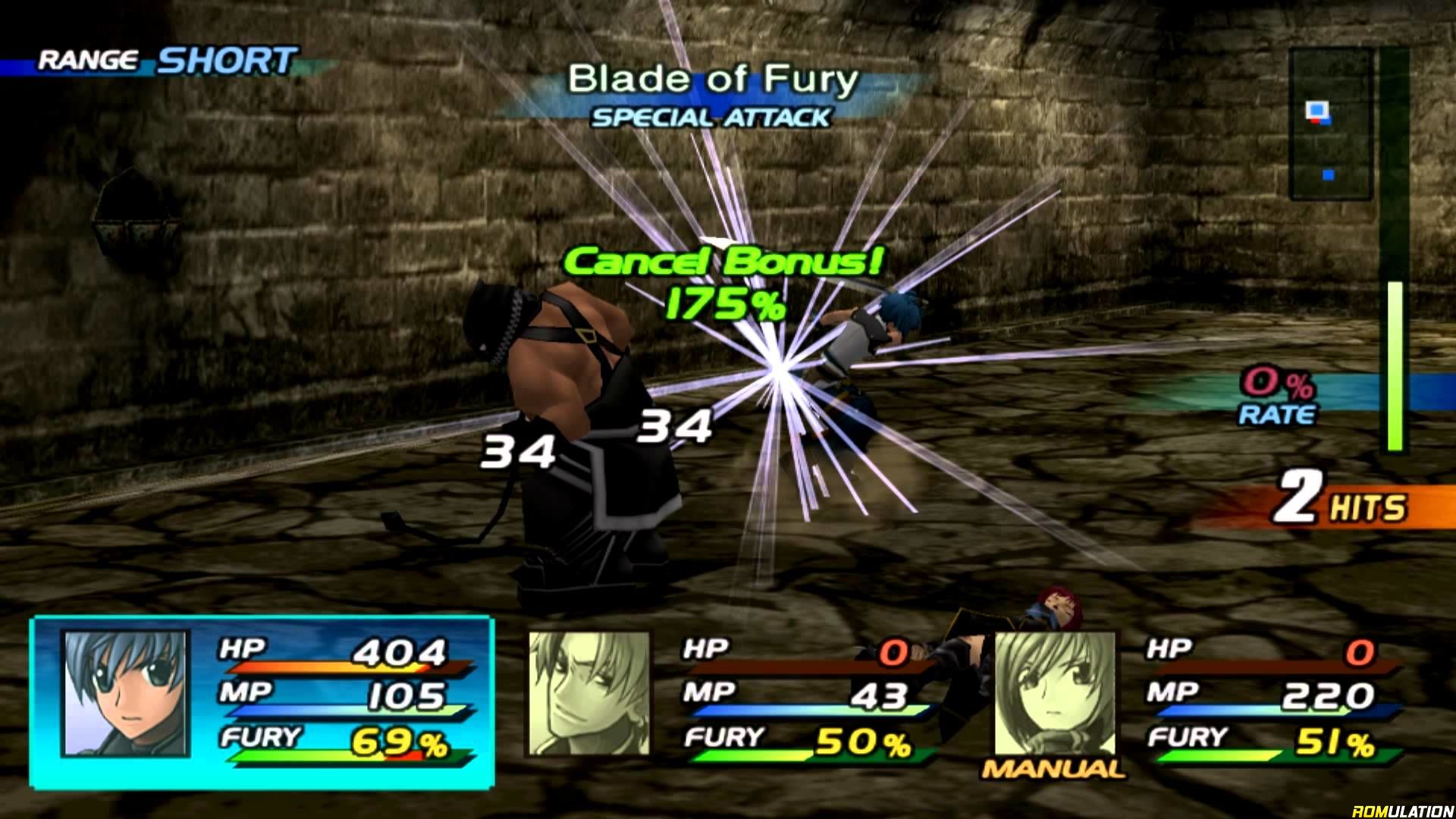
Task: Click the battle minimap
Action: tap(1330, 124)
